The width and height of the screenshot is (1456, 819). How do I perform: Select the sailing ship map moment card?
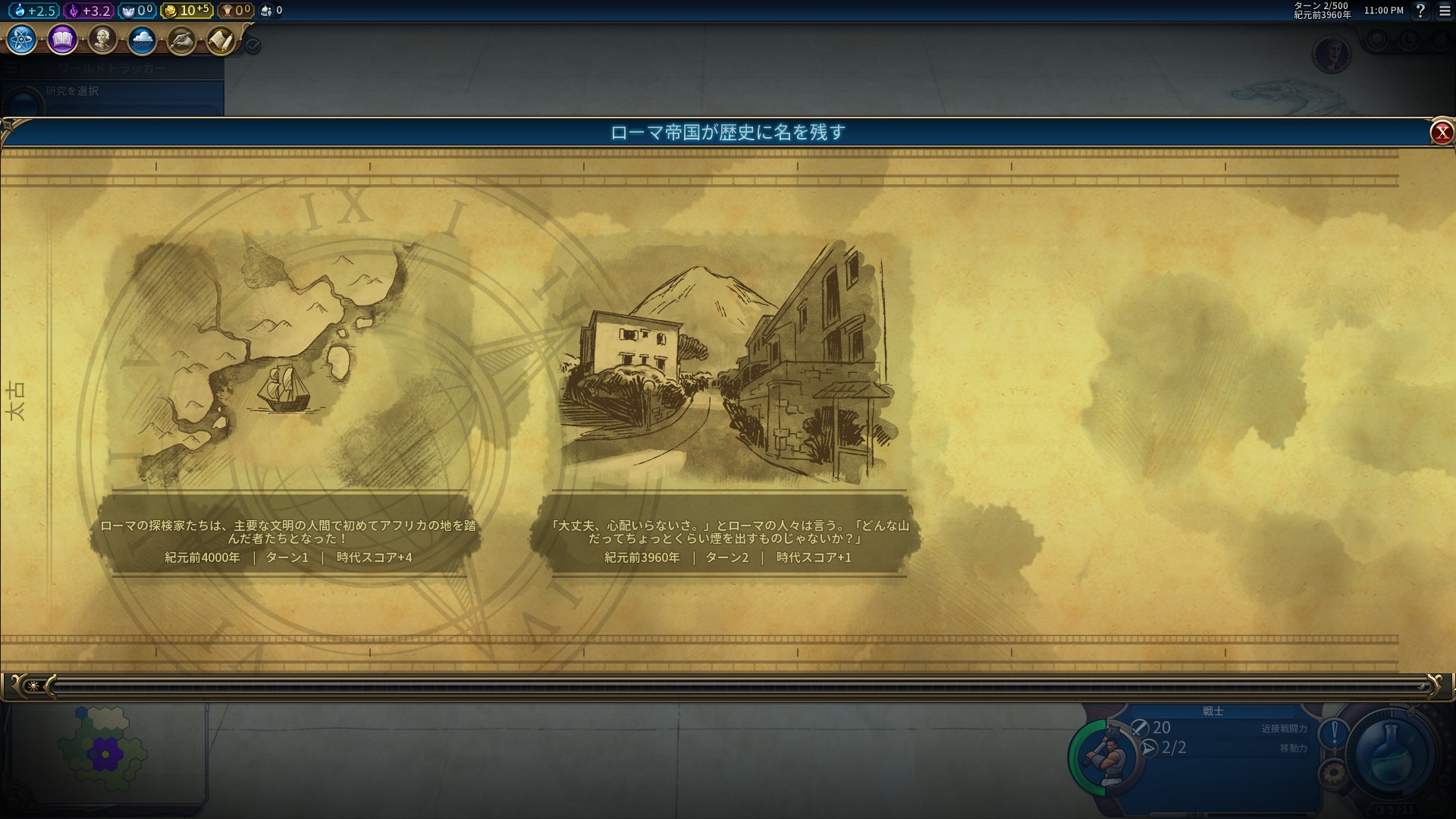[x=288, y=402]
